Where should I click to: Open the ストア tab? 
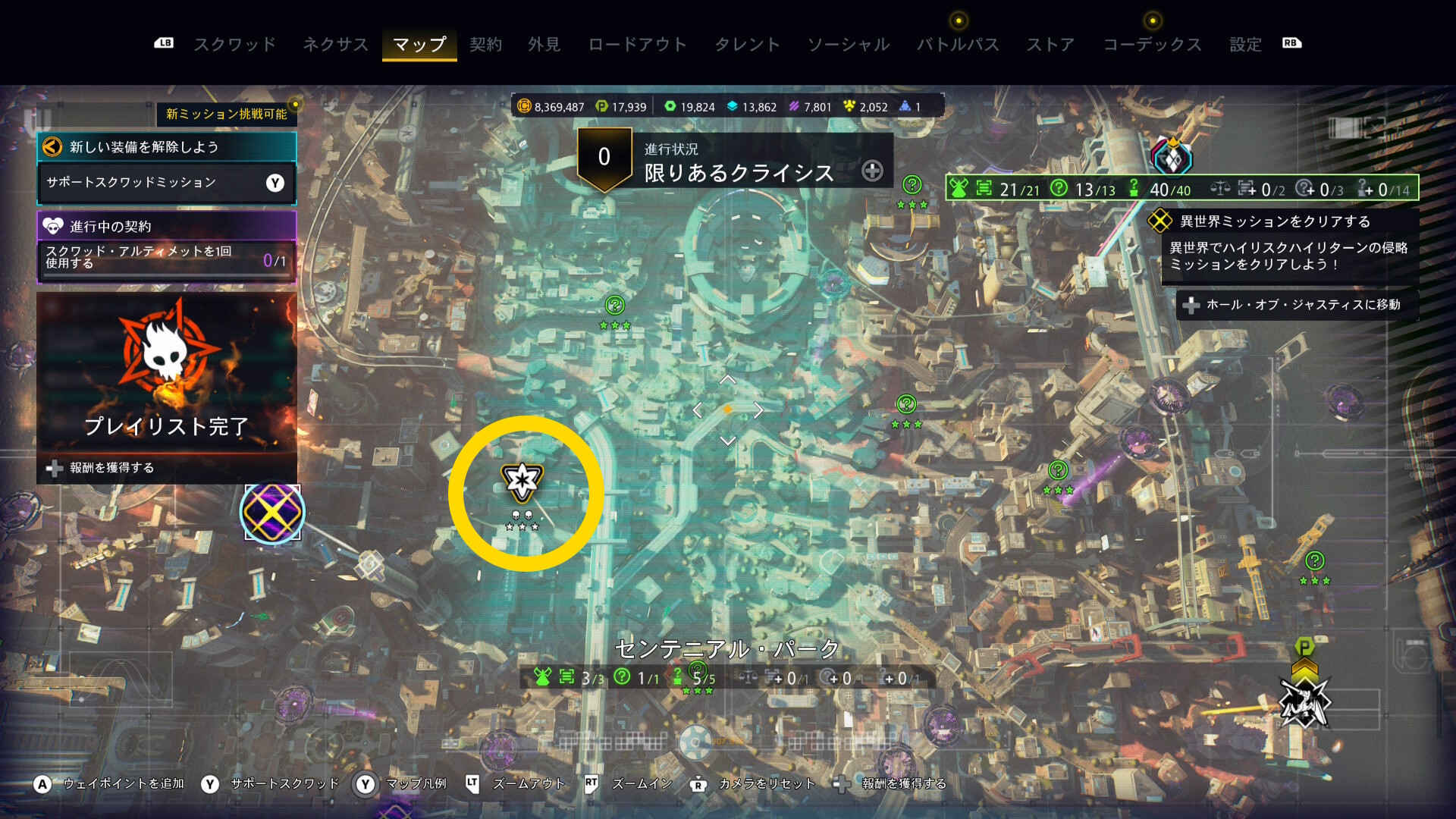[x=1050, y=45]
